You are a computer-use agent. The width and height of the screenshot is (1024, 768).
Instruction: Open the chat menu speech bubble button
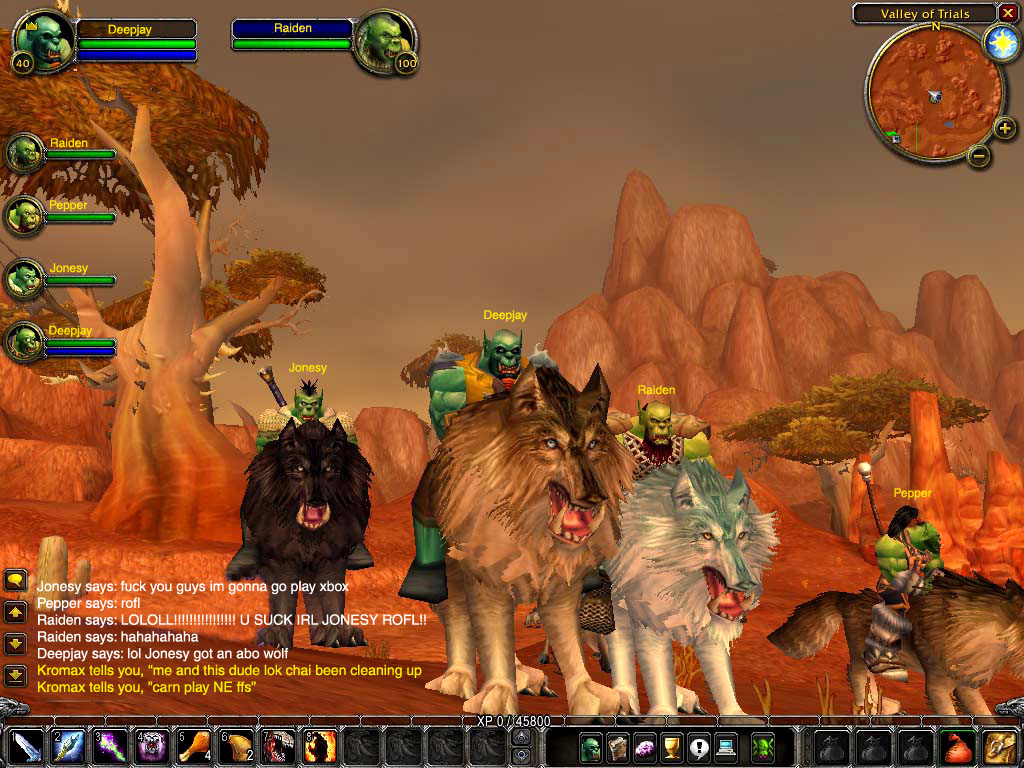[x=15, y=580]
